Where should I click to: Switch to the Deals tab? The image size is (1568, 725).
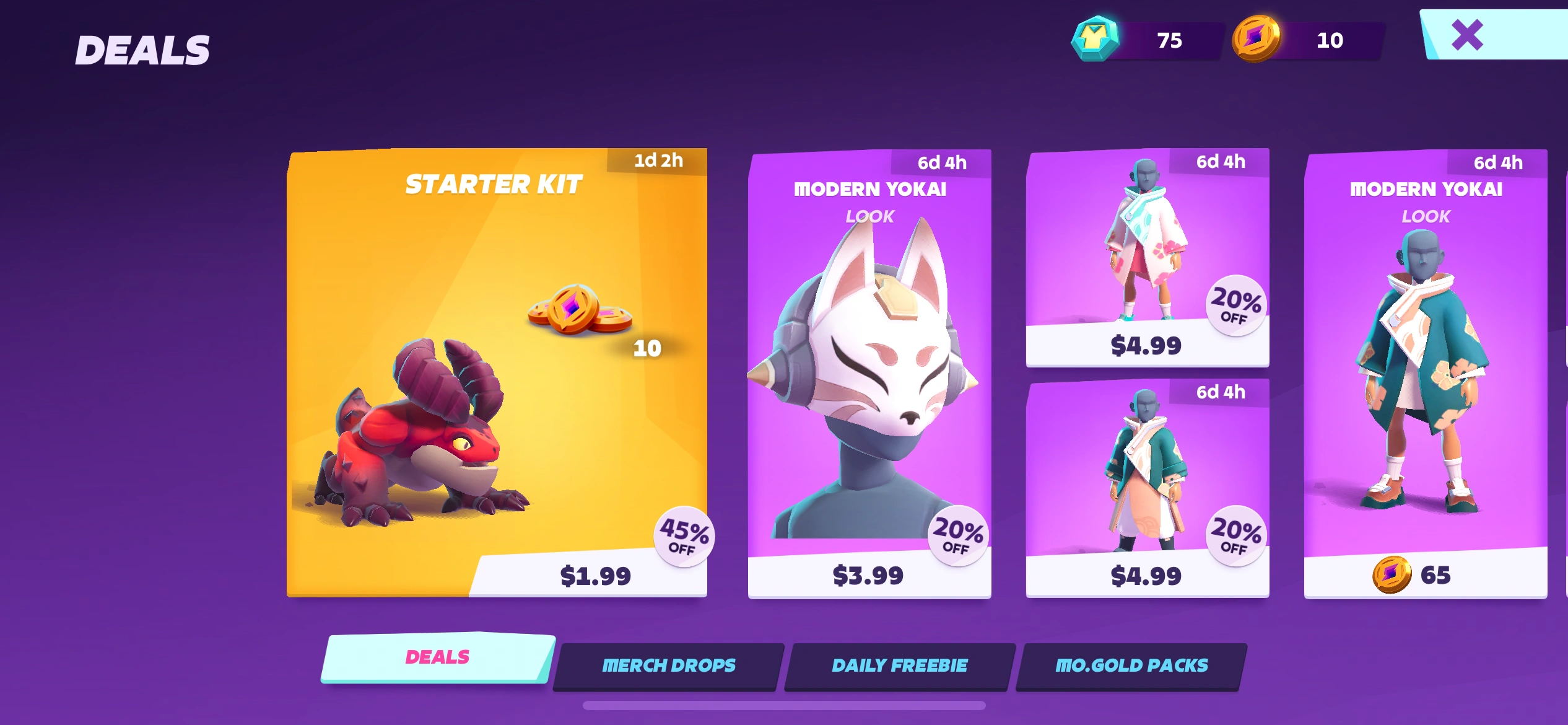click(437, 657)
